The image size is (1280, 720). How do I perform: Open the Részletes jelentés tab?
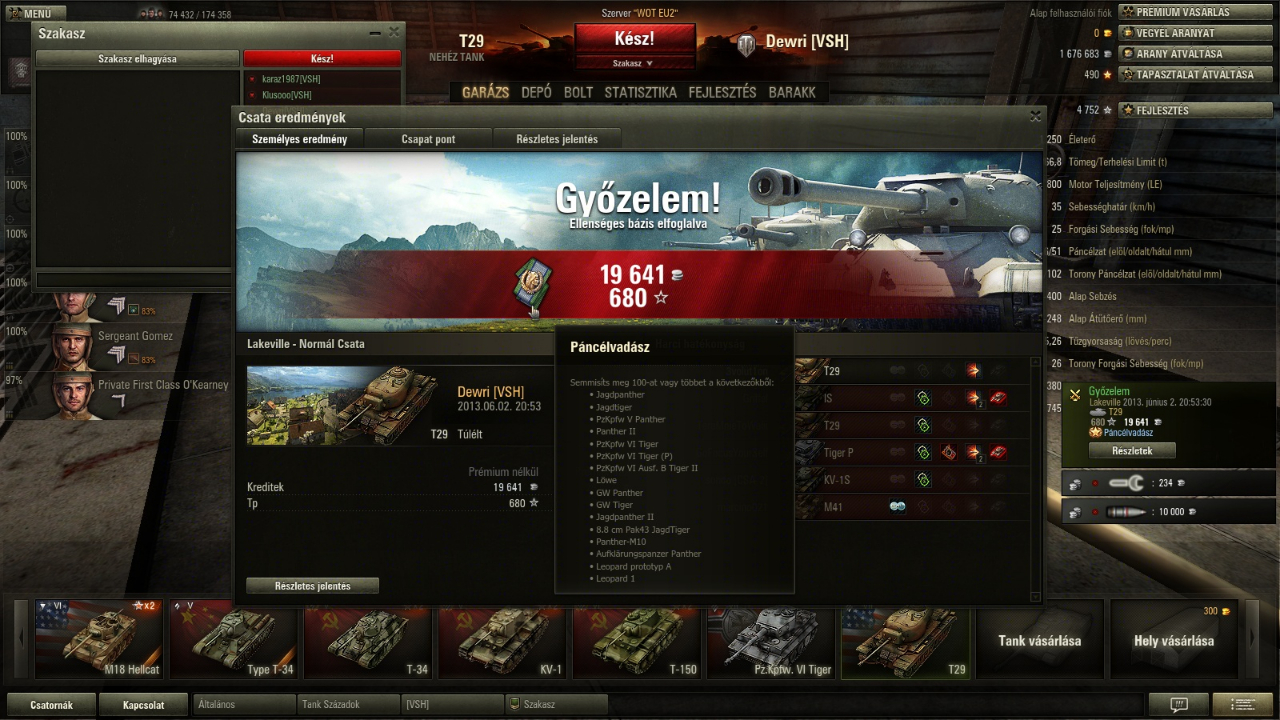click(557, 139)
